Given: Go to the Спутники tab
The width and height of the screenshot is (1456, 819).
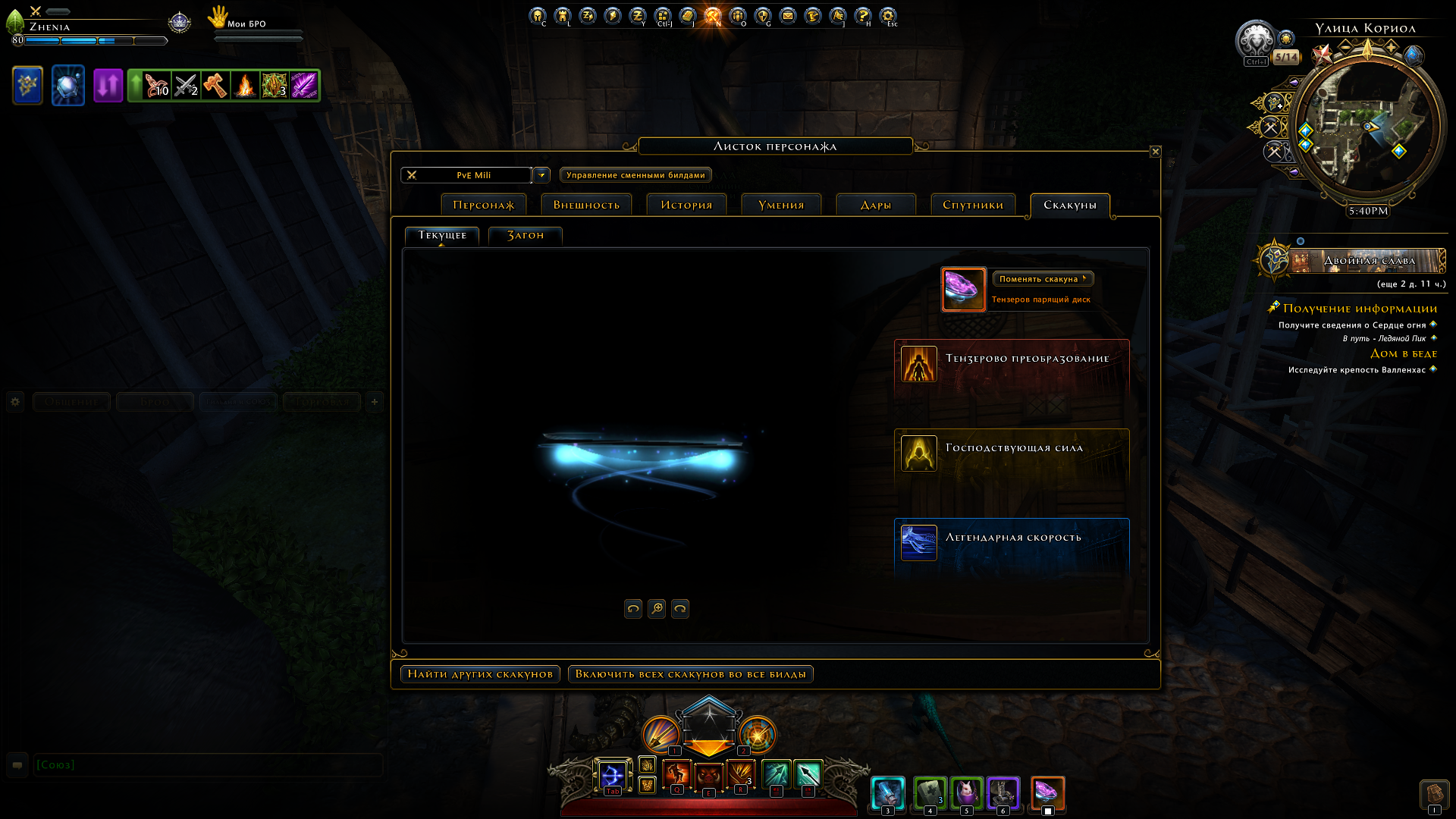Looking at the screenshot, I should tap(973, 205).
